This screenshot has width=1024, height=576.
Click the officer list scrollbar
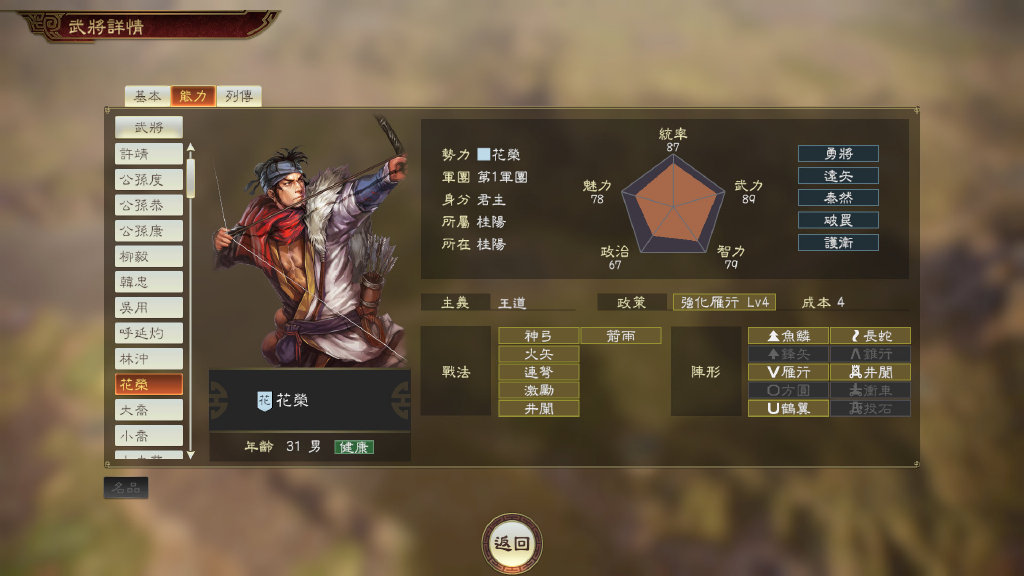(191, 300)
